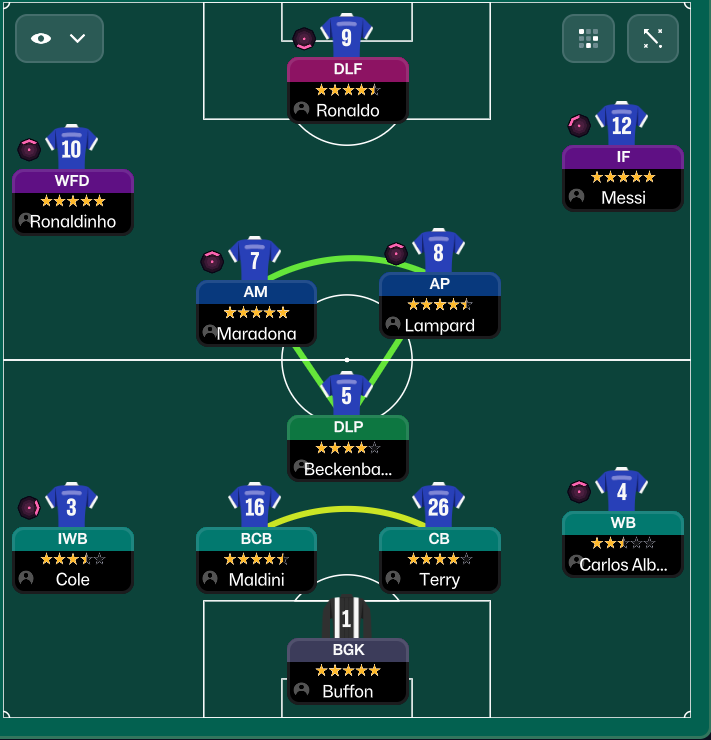This screenshot has width=711, height=740.
Task: Click the number 12 shirt icon
Action: click(621, 125)
